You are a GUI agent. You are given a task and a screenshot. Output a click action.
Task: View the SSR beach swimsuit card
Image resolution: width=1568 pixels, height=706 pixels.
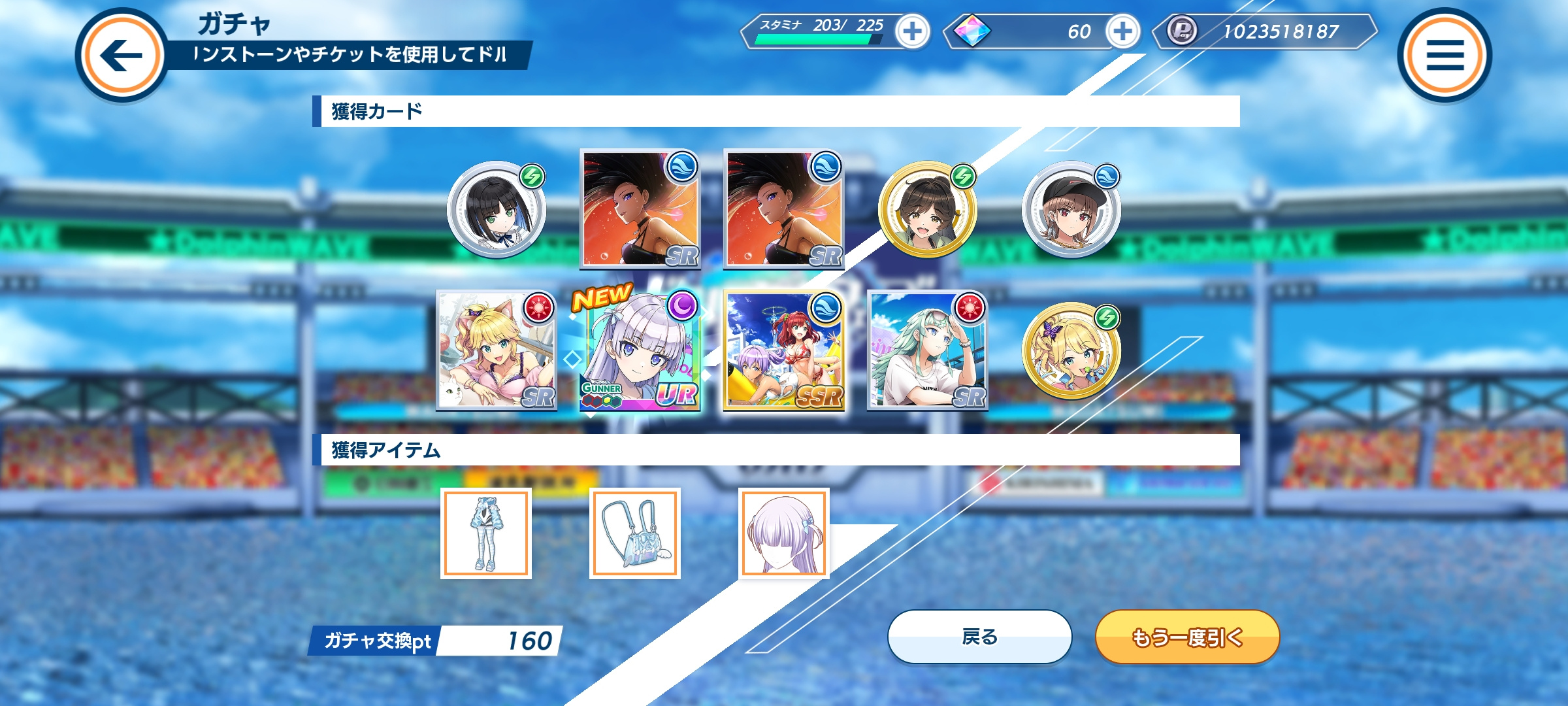point(784,351)
